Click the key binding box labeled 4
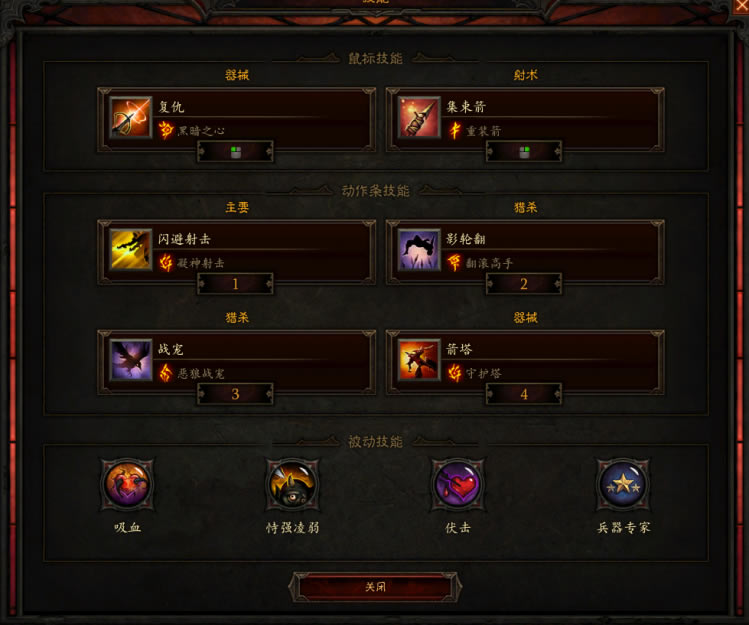749x625 pixels. tap(524, 394)
